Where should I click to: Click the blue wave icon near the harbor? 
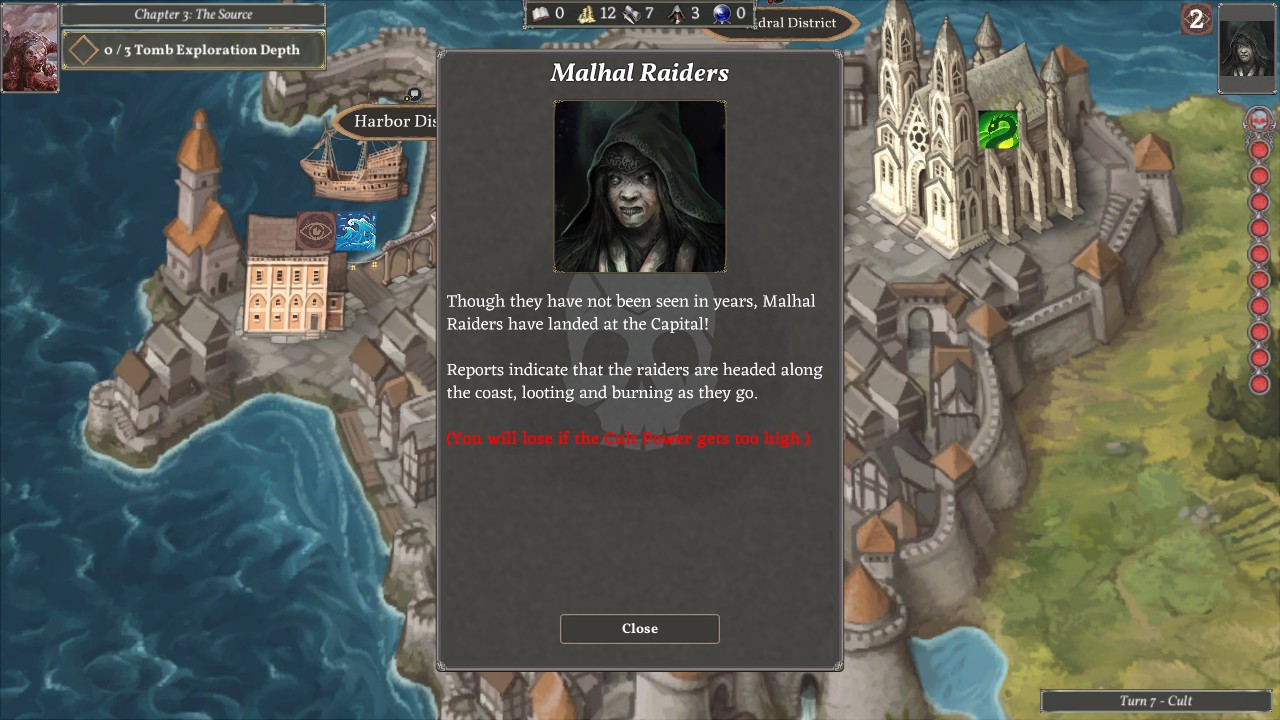tap(356, 232)
